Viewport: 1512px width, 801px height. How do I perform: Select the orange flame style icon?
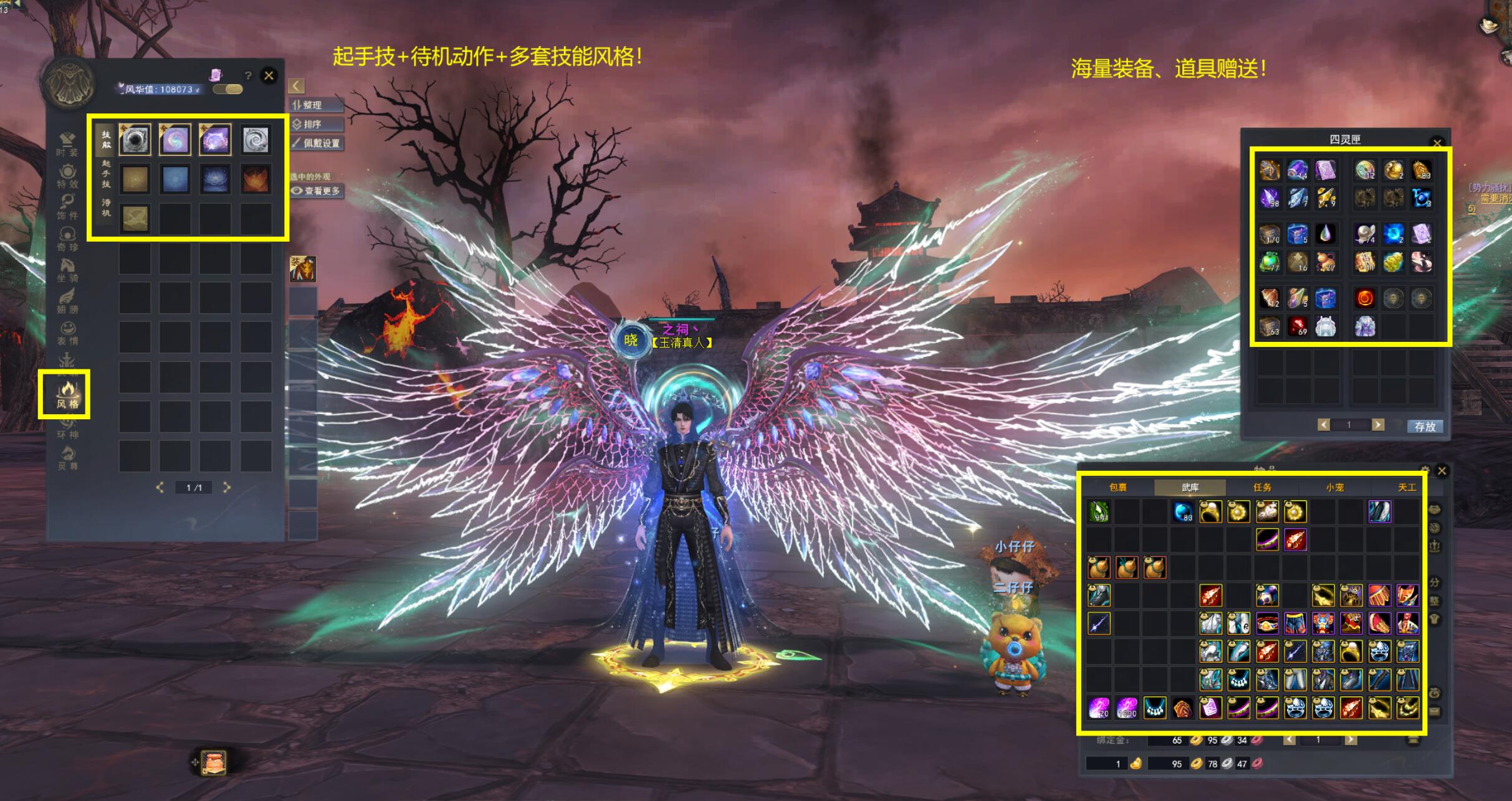coord(256,179)
